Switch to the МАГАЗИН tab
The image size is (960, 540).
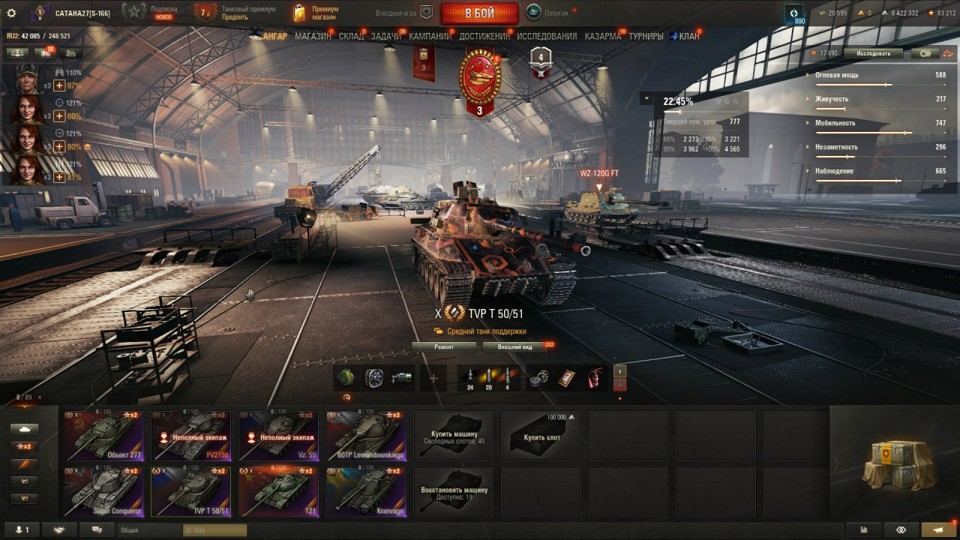point(313,36)
